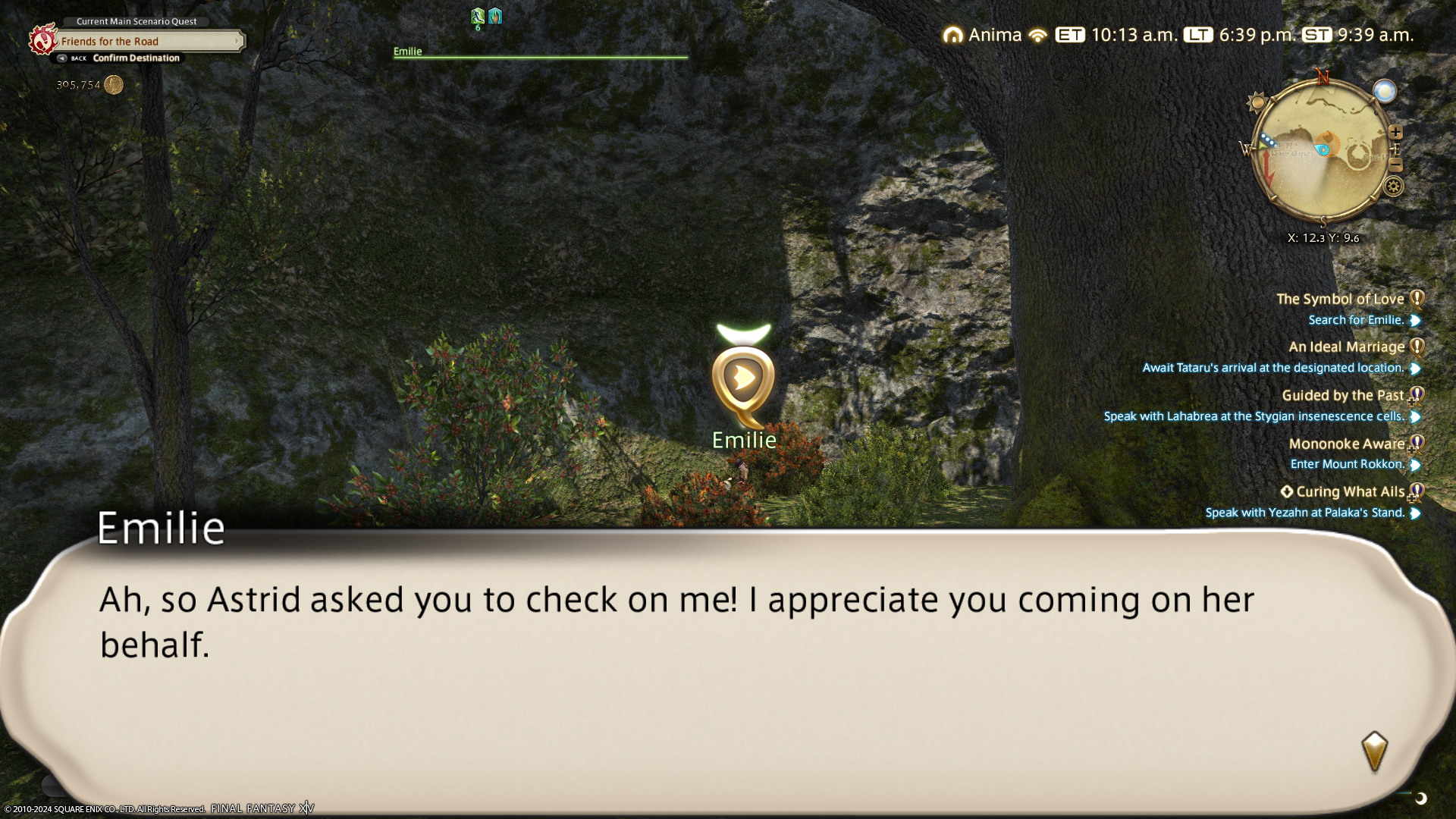Zoom in the minimap with the plus button

1395,132
